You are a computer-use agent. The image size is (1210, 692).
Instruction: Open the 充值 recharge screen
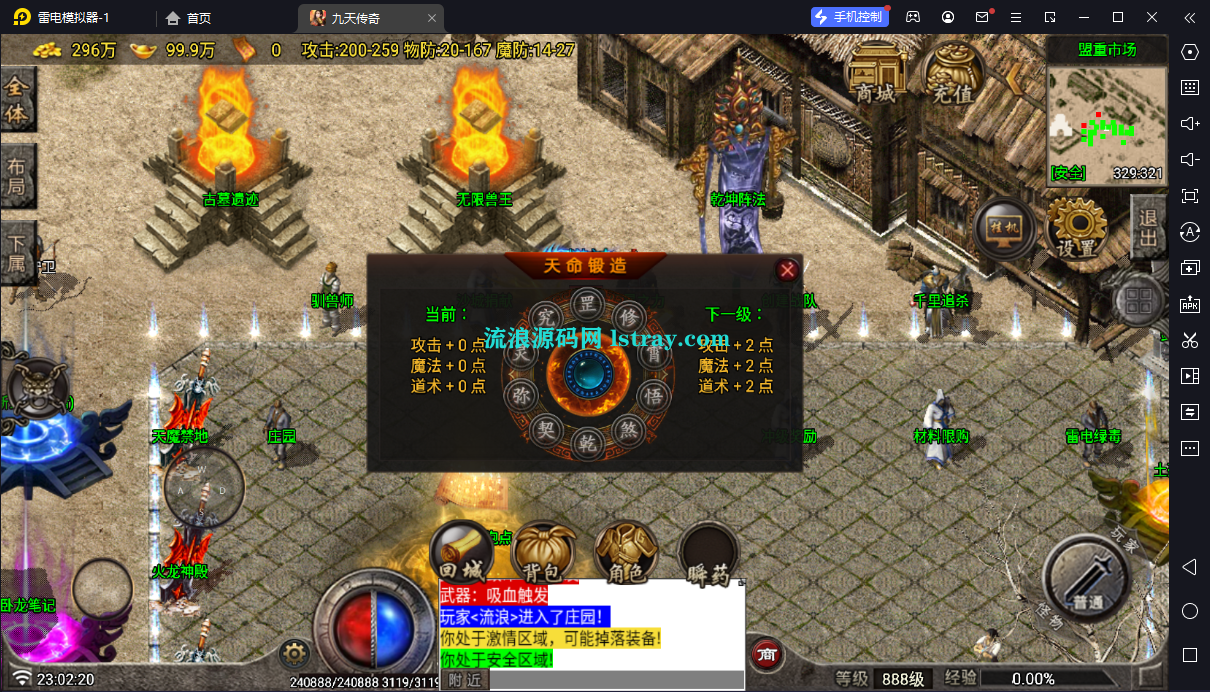point(952,73)
